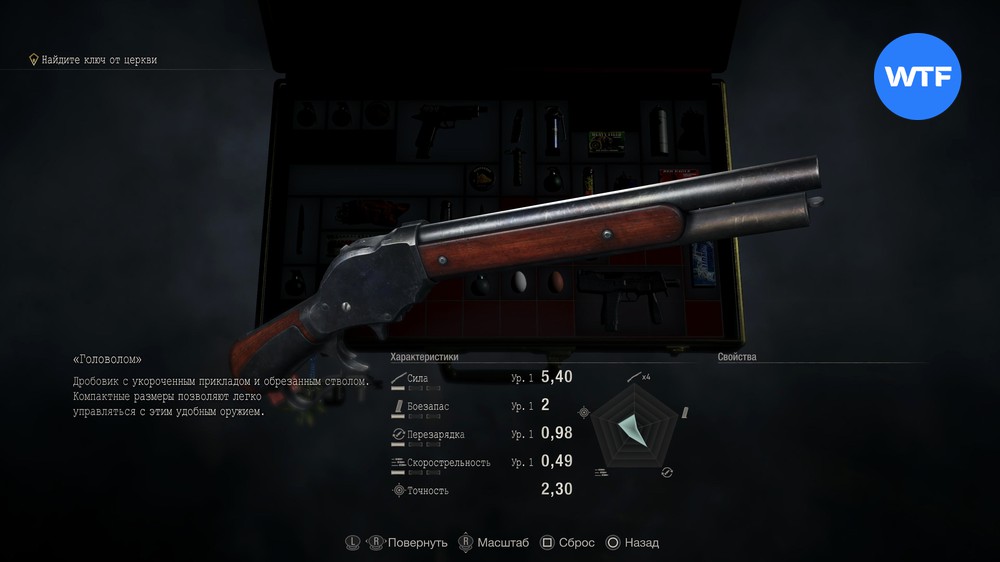The height and width of the screenshot is (562, 1000).
Task: Highlight the Перезарядка stat row
Action: pos(482,434)
